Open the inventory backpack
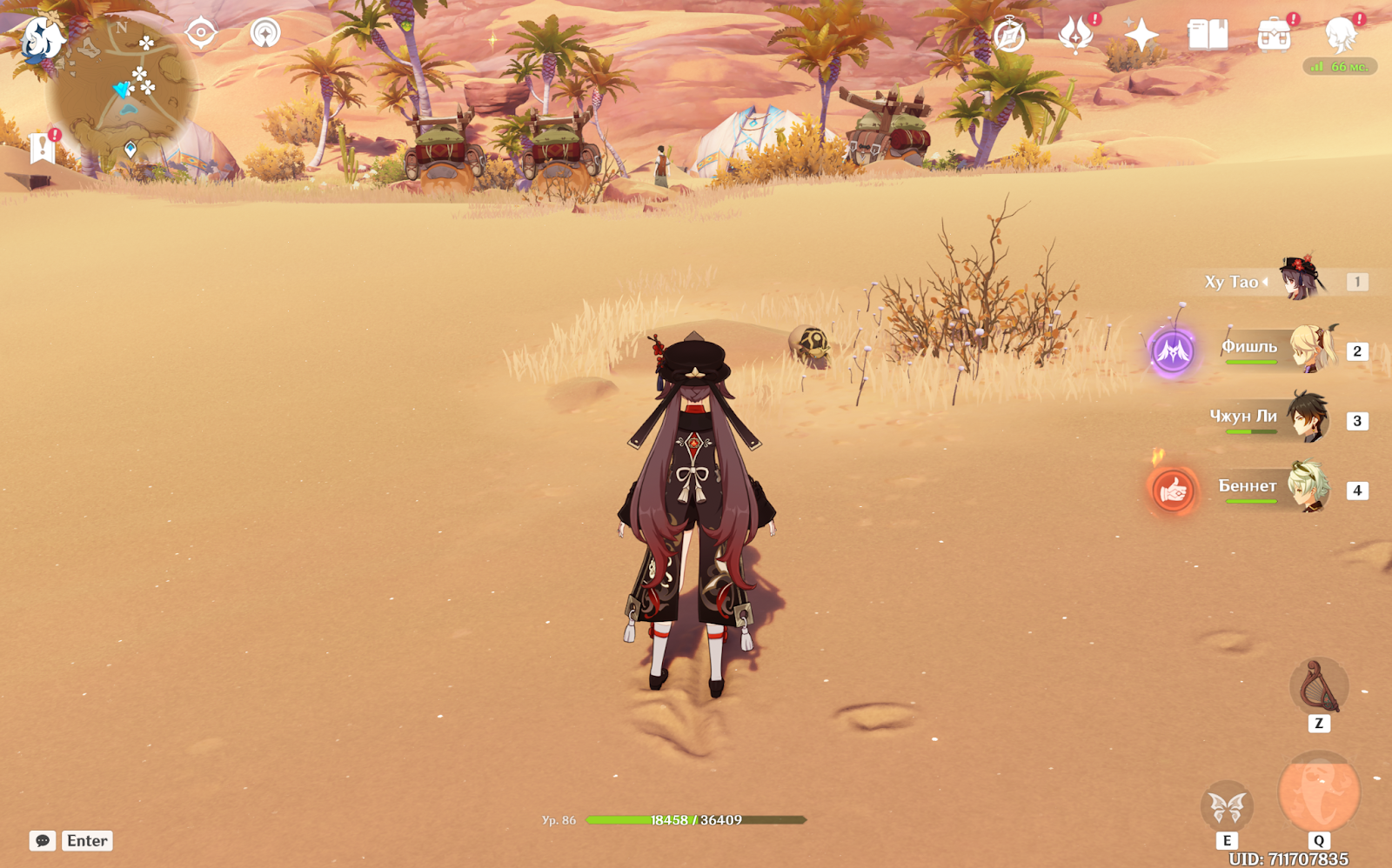 click(1274, 36)
